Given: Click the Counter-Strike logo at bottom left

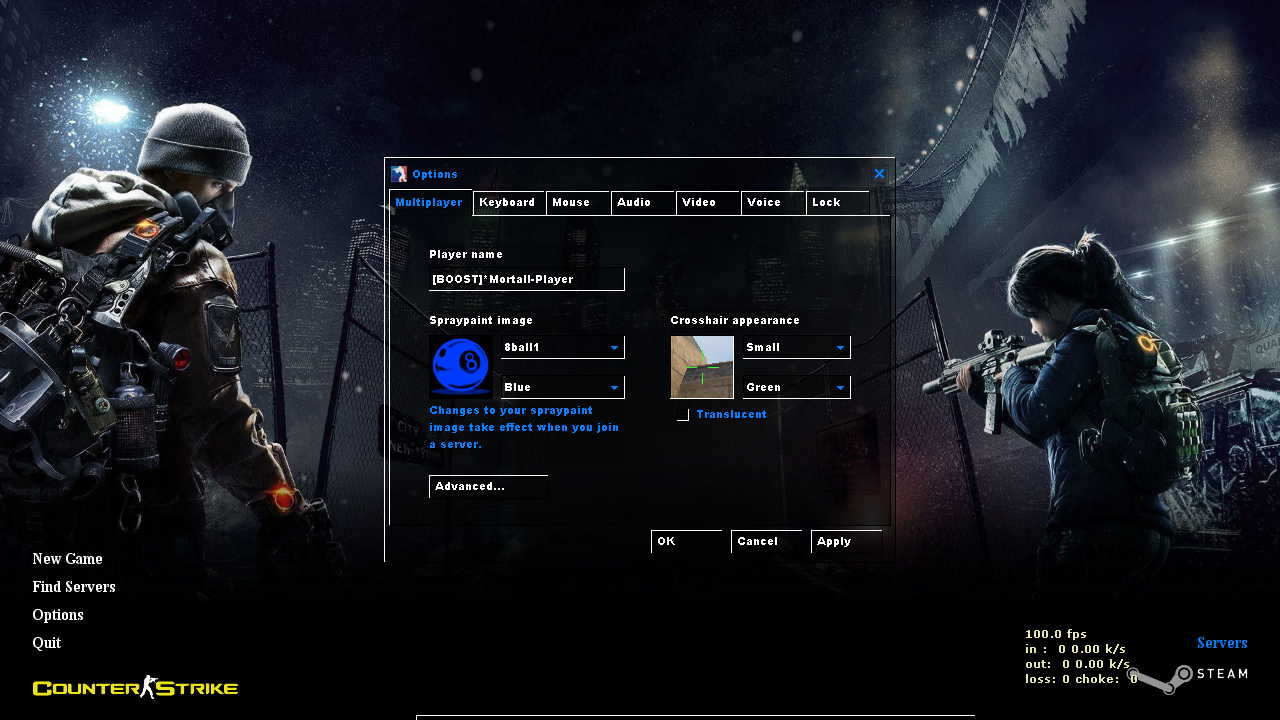Looking at the screenshot, I should point(134,687).
